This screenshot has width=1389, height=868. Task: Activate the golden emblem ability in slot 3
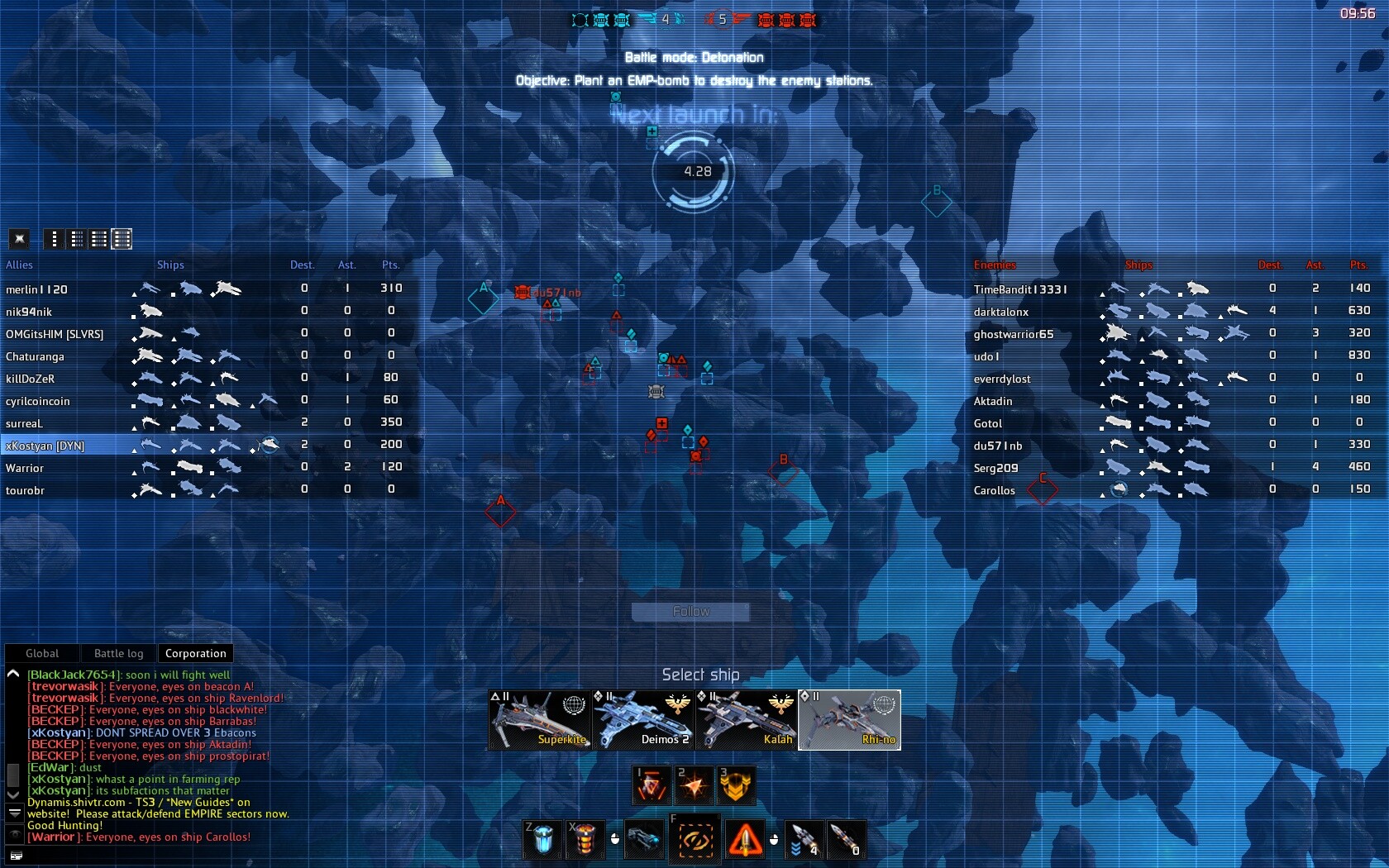[x=737, y=785]
